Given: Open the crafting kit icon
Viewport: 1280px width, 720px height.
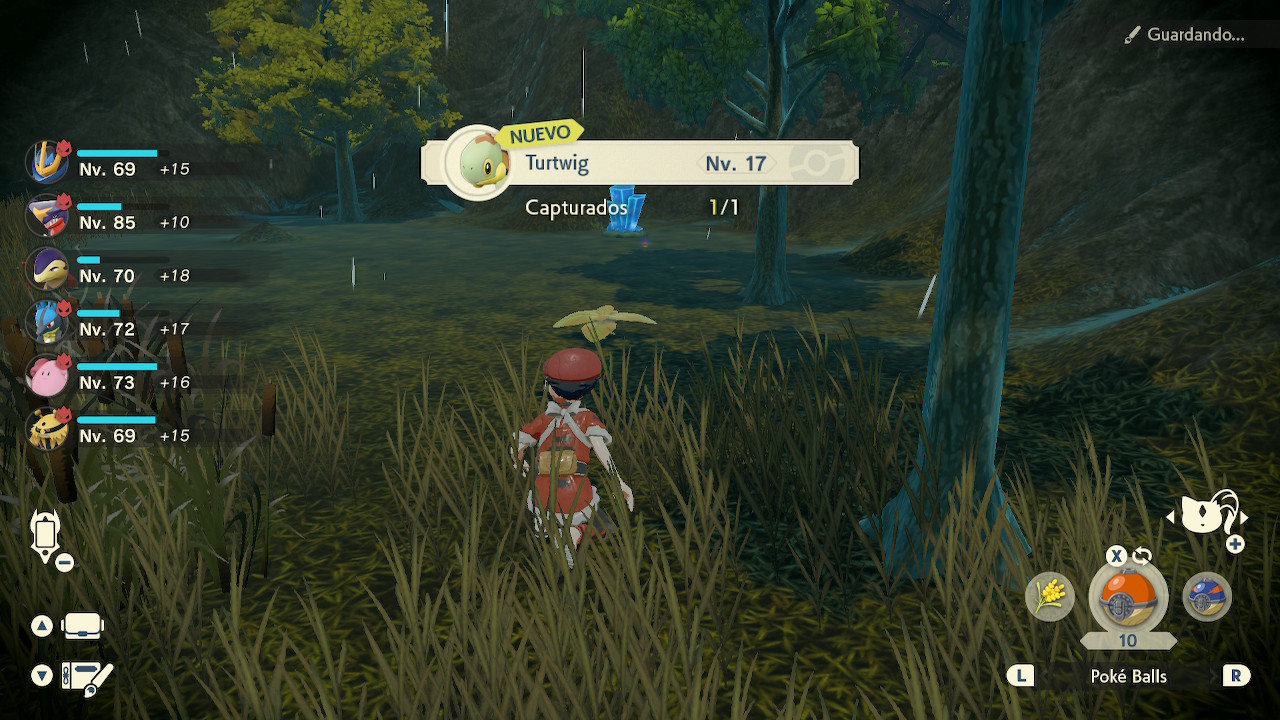Looking at the screenshot, I should 86,677.
